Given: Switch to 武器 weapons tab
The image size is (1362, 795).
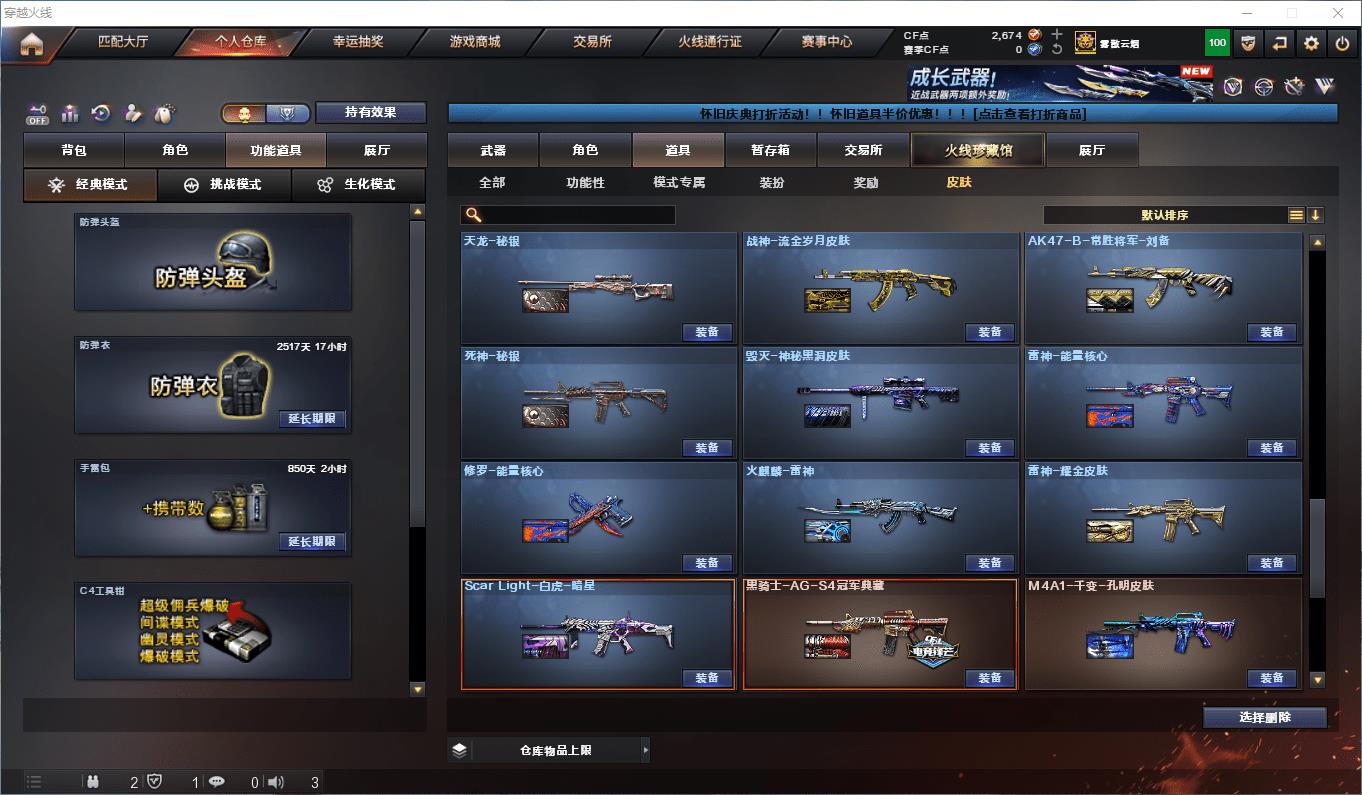Looking at the screenshot, I should click(x=493, y=150).
